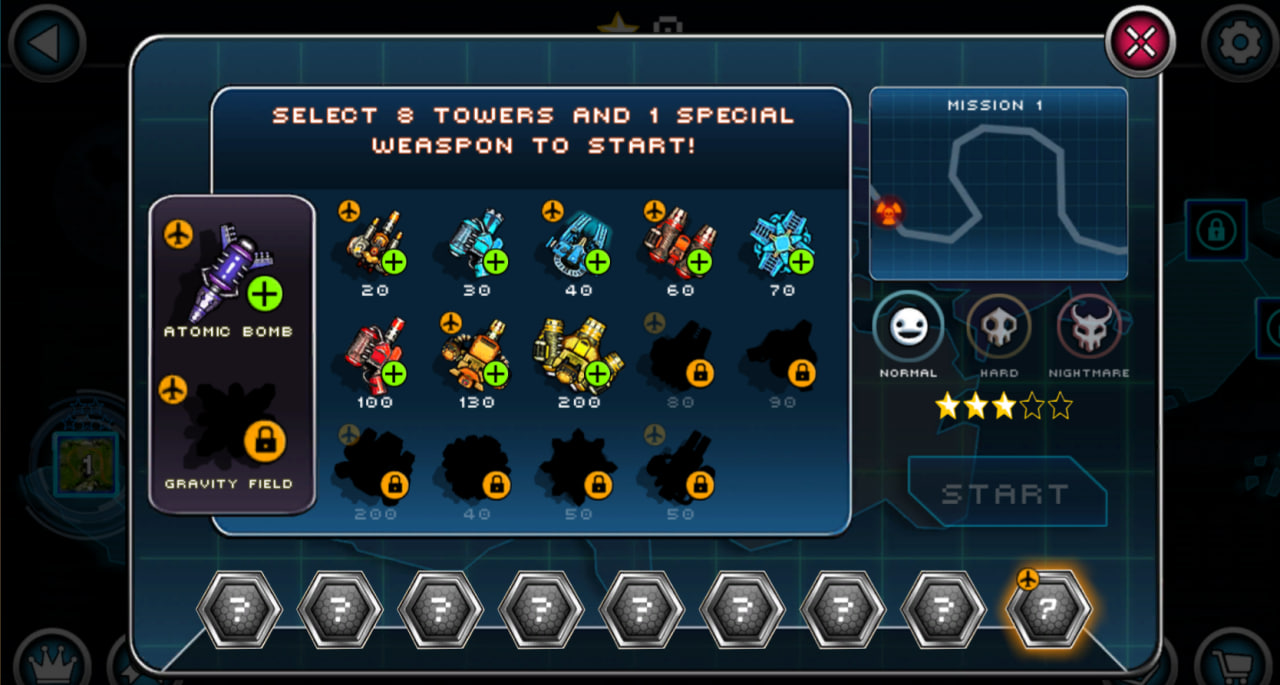The image size is (1280, 685).
Task: Go back with the arrow button
Action: 46,42
